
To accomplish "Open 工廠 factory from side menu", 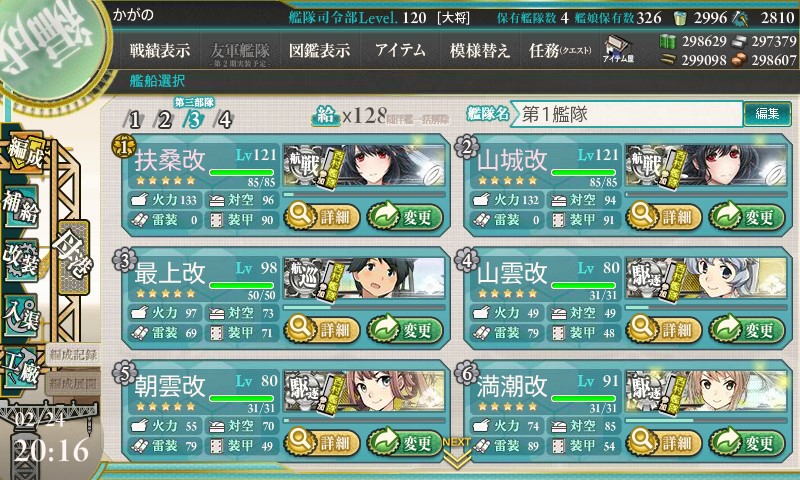I will click(x=22, y=362).
